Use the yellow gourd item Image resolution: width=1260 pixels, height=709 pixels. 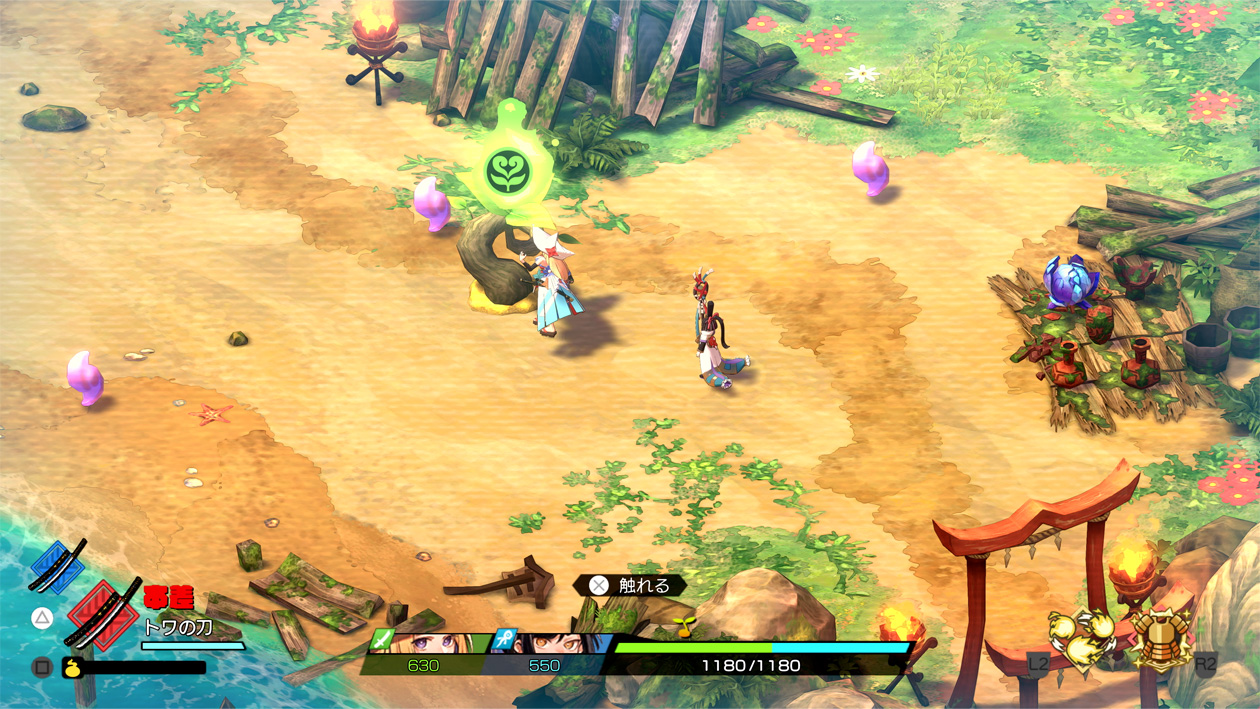pos(72,667)
